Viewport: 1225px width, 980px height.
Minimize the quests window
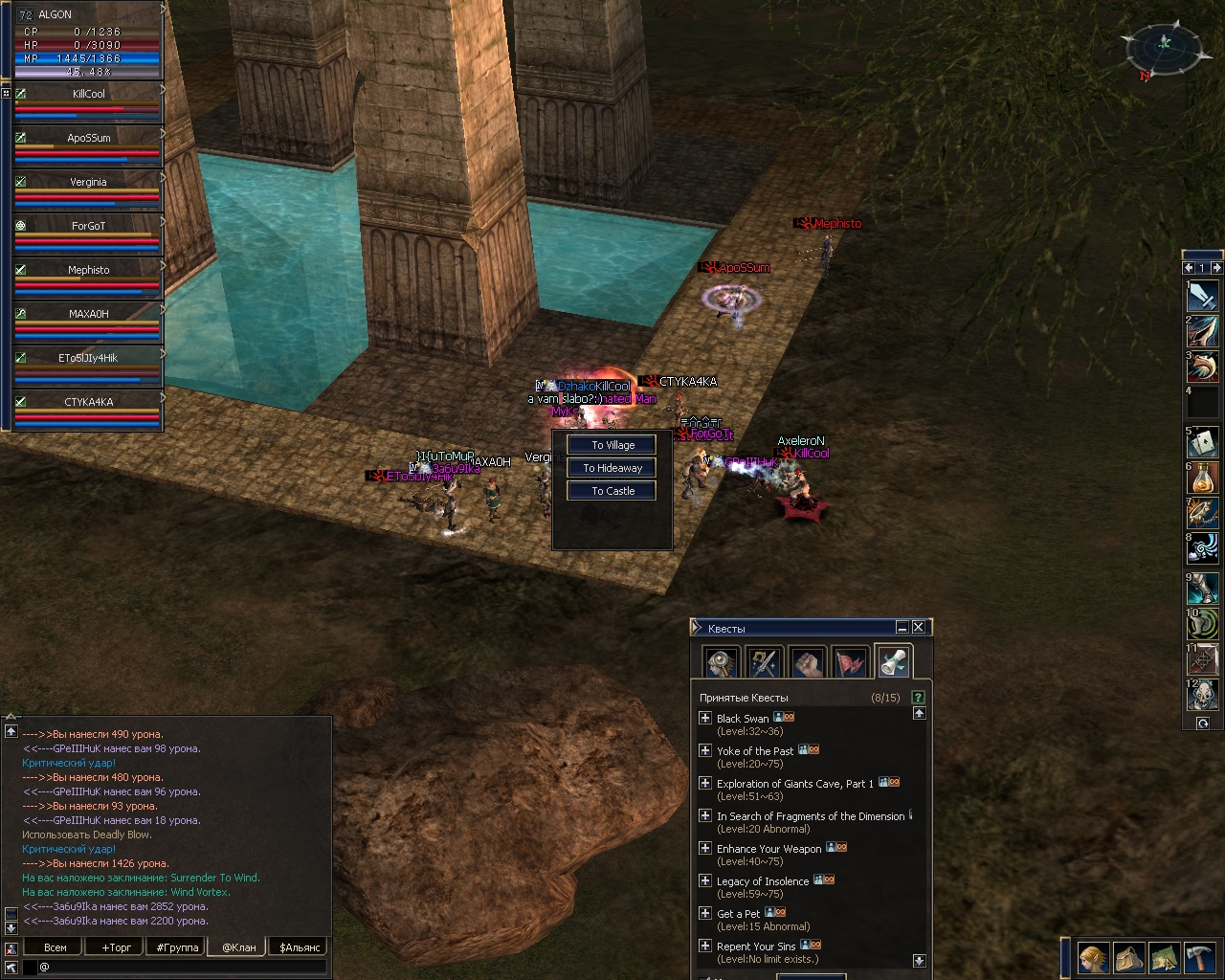(902, 627)
